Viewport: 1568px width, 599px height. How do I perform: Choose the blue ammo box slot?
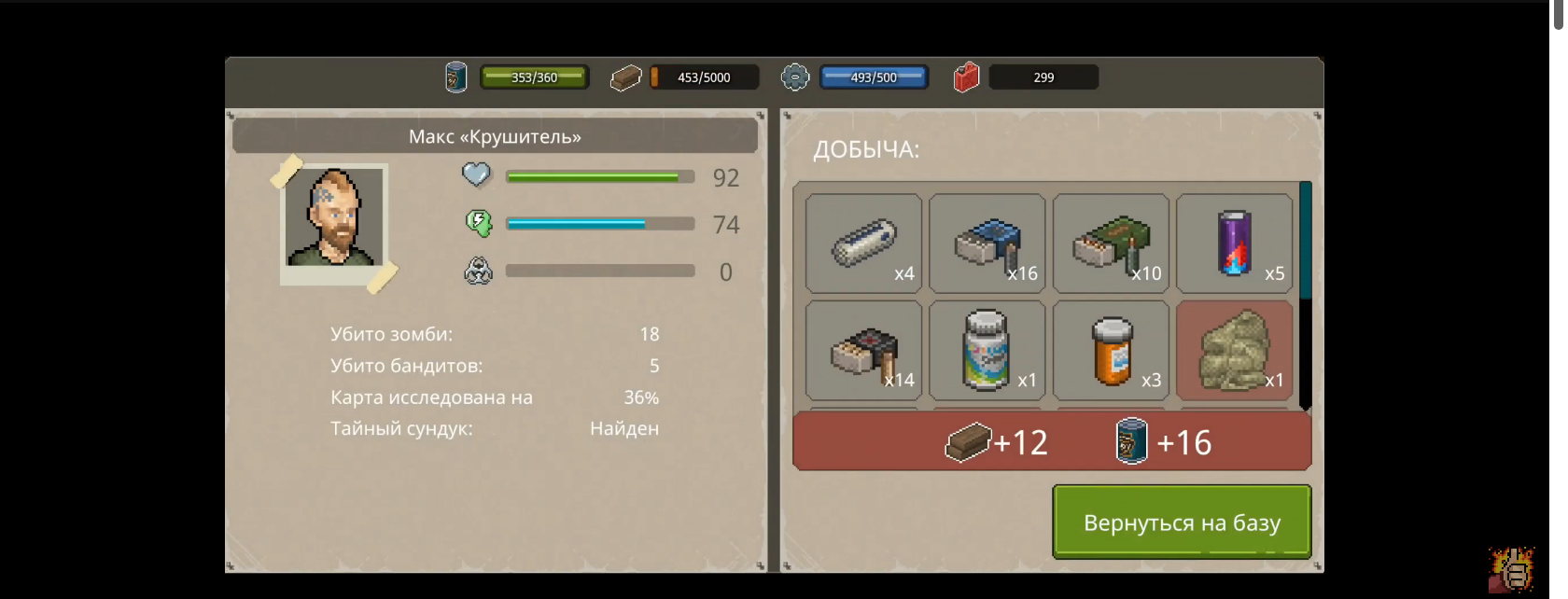click(987, 244)
